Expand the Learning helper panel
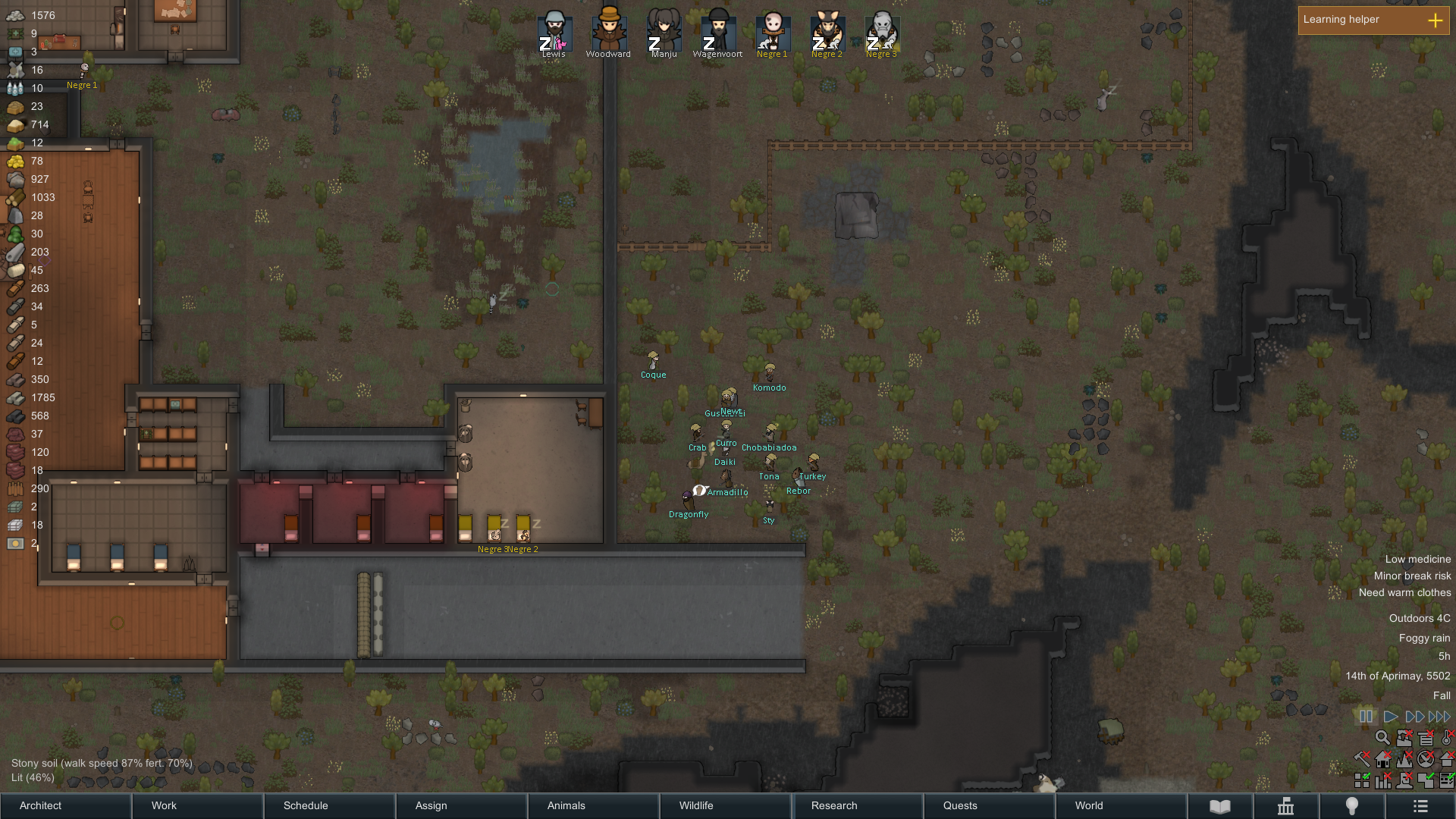 [1435, 20]
